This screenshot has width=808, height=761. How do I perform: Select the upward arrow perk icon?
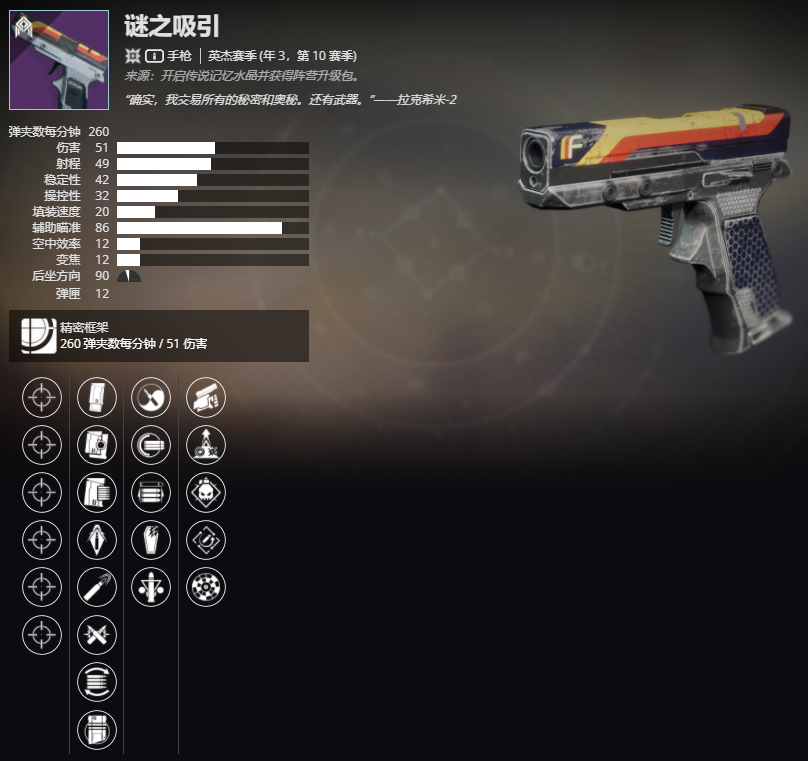tap(206, 445)
